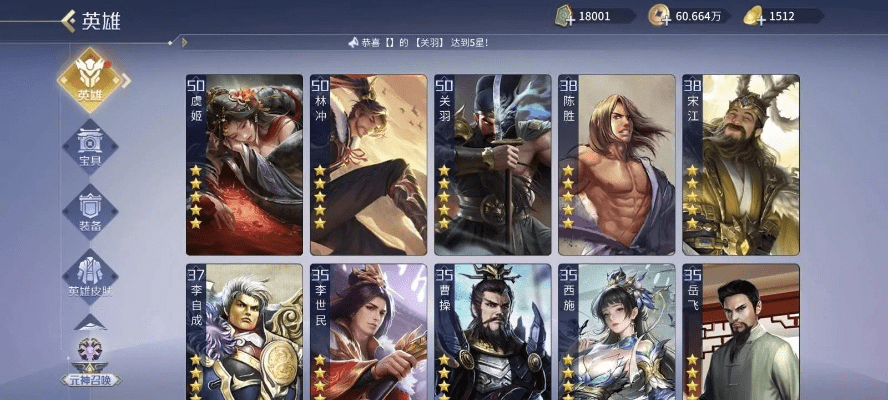Viewport: 888px width, 400px height.
Task: Switch to the 宝具 treasures tab
Action: tap(89, 146)
